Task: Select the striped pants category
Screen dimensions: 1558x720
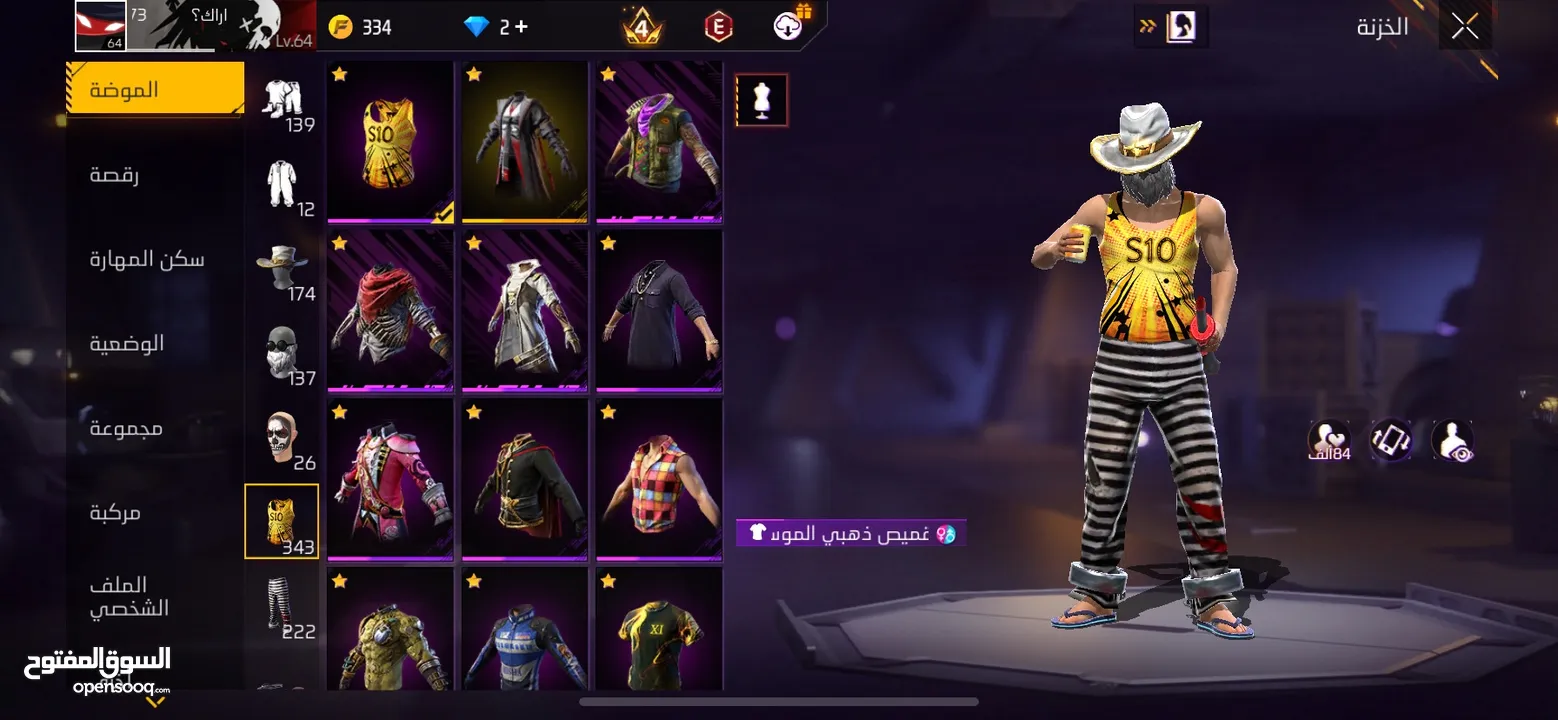Action: coord(282,606)
